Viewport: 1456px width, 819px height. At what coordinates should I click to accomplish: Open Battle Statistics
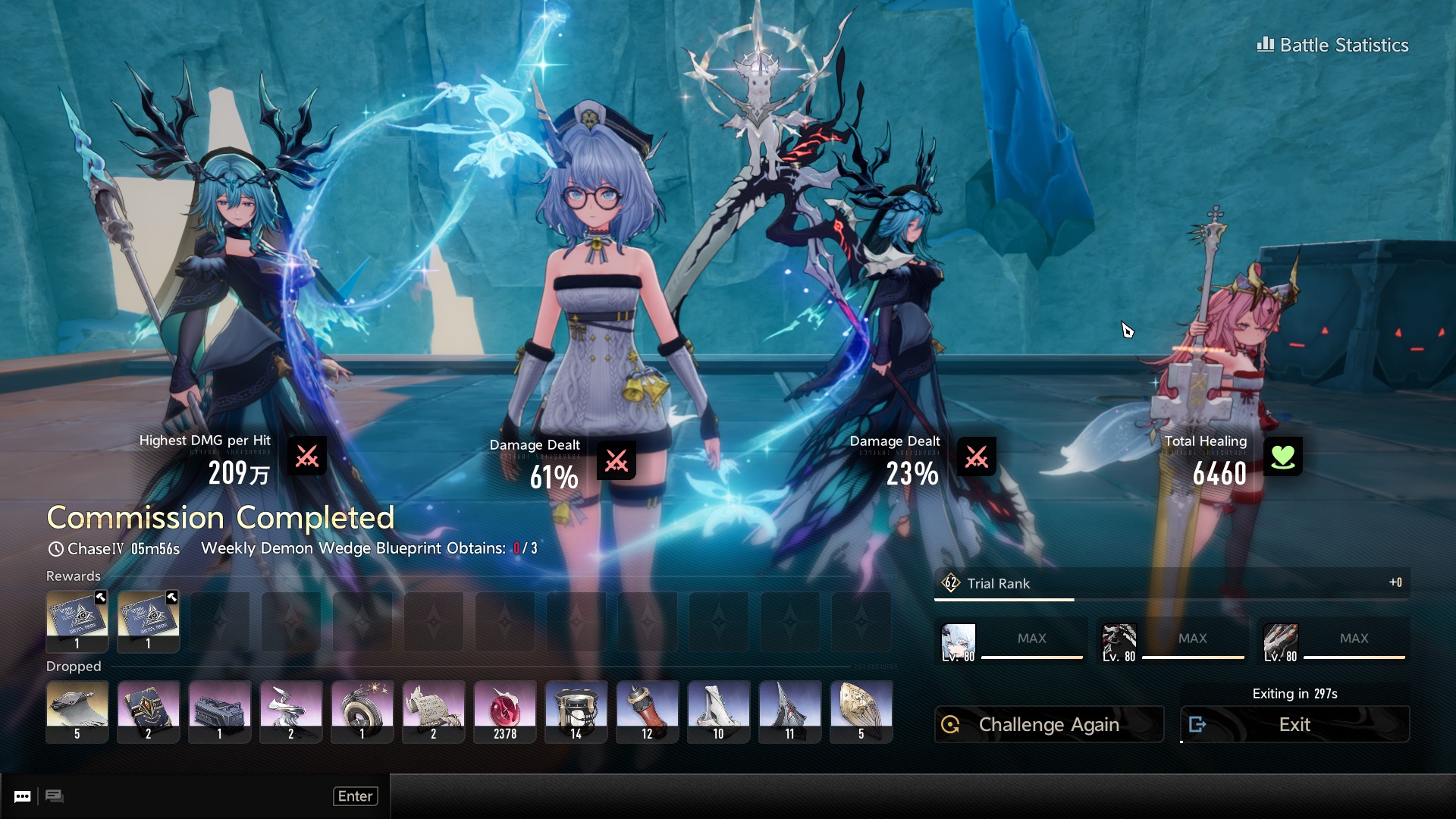pyautogui.click(x=1333, y=45)
